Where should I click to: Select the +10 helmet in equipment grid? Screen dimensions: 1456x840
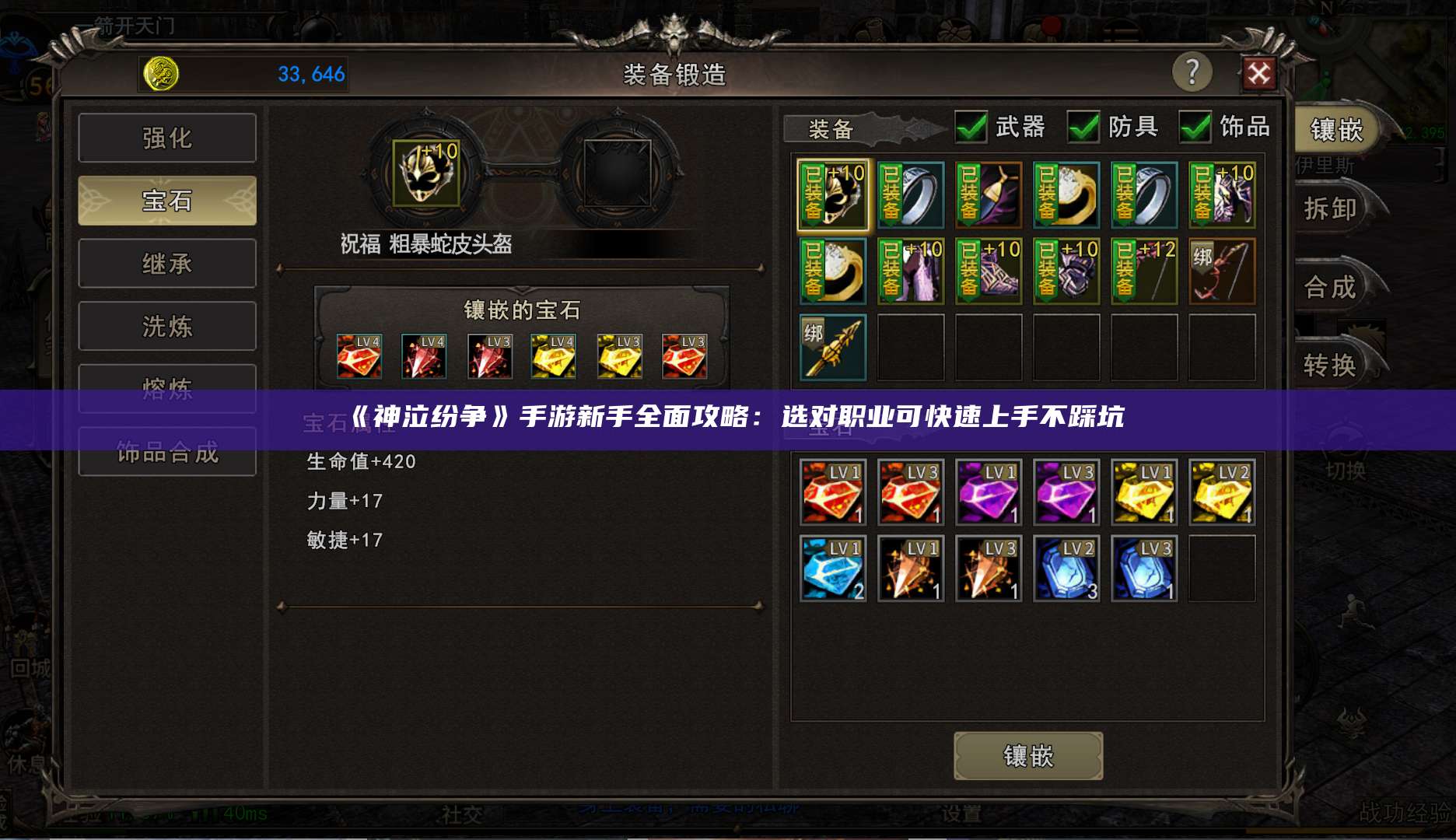[832, 194]
